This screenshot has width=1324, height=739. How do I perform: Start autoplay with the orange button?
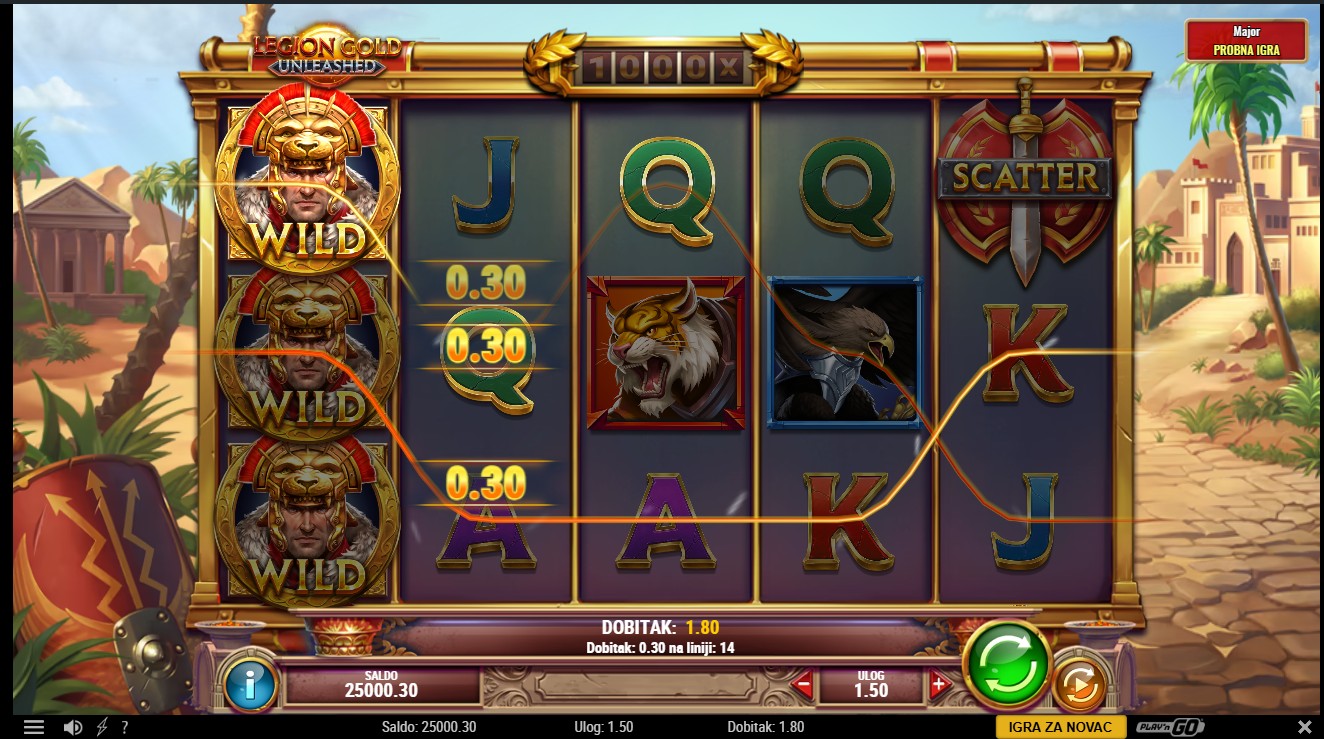[1080, 685]
